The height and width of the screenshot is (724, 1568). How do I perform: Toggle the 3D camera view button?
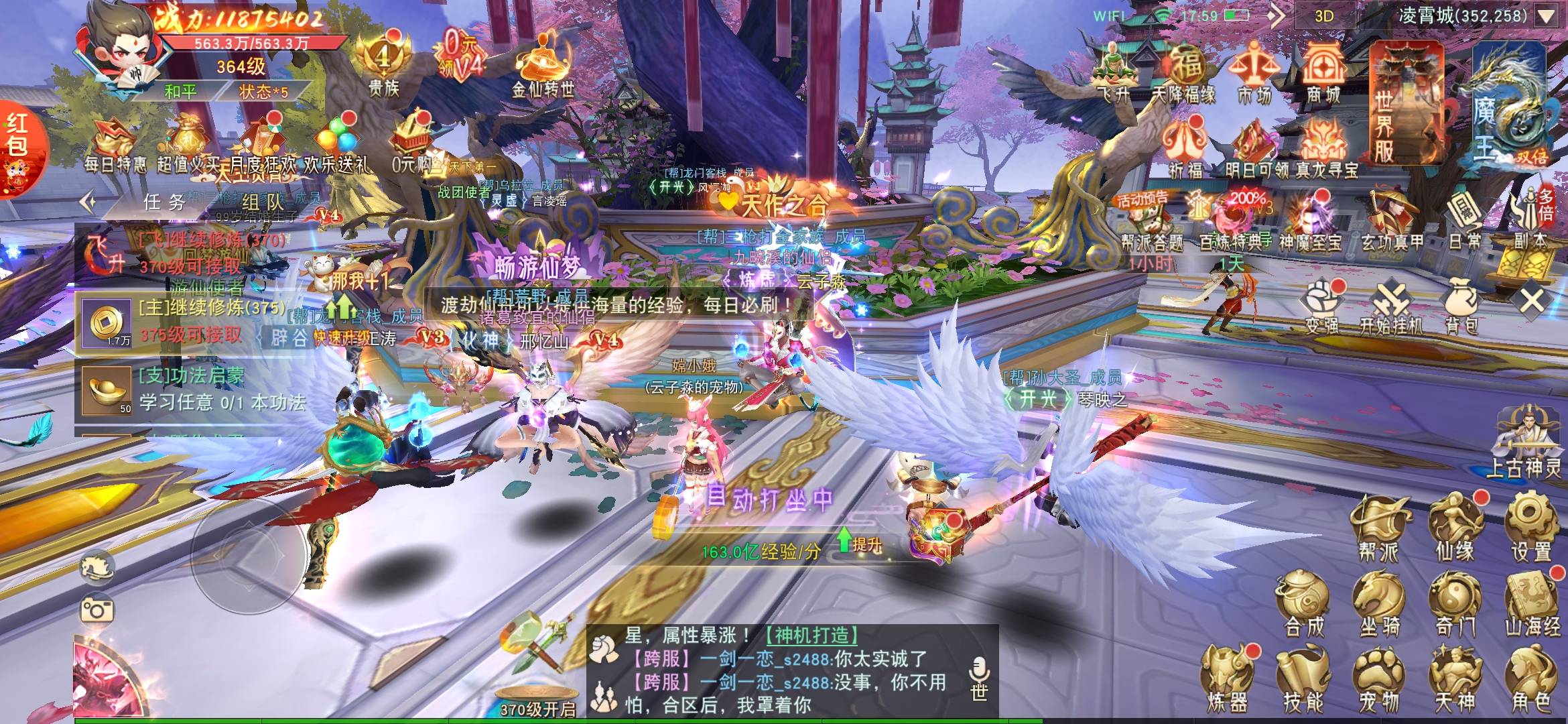[1324, 16]
